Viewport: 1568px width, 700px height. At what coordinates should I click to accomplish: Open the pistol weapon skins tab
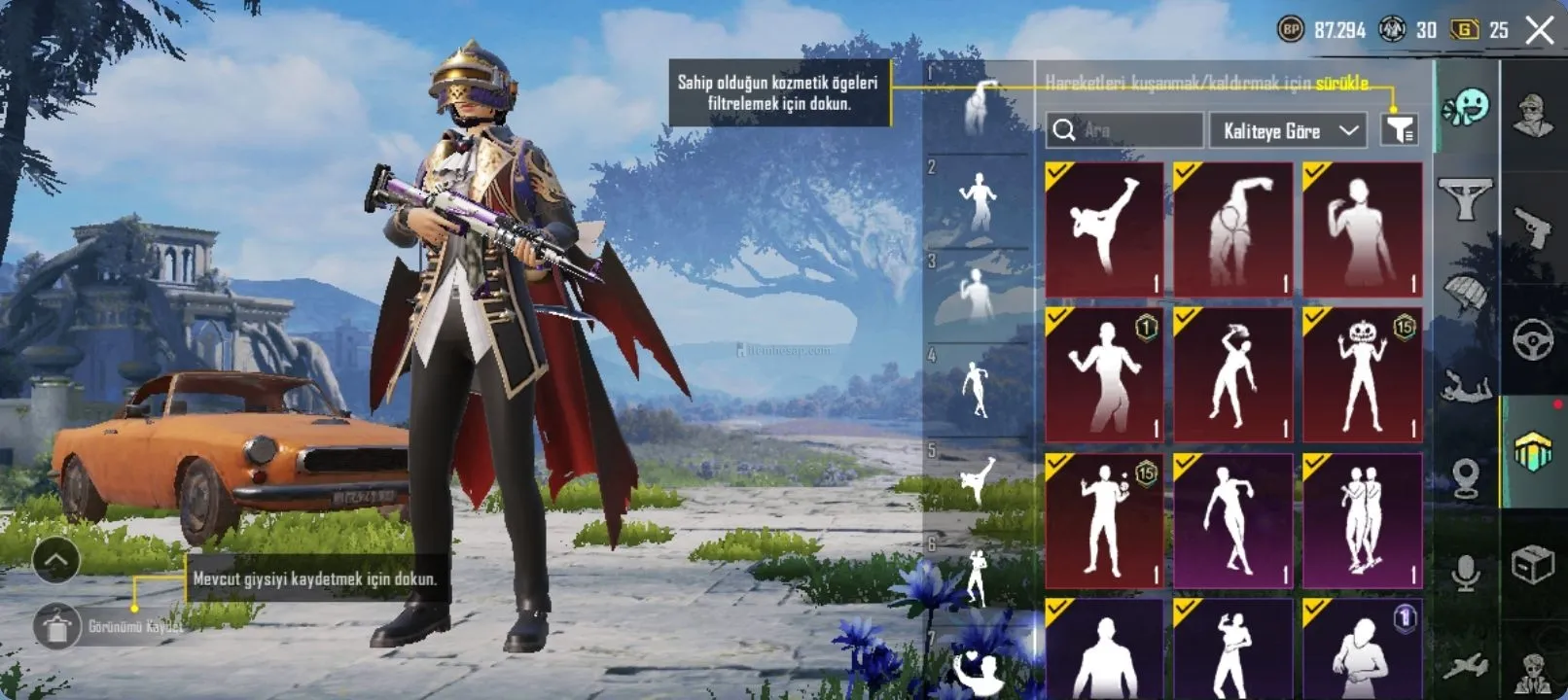[1533, 228]
